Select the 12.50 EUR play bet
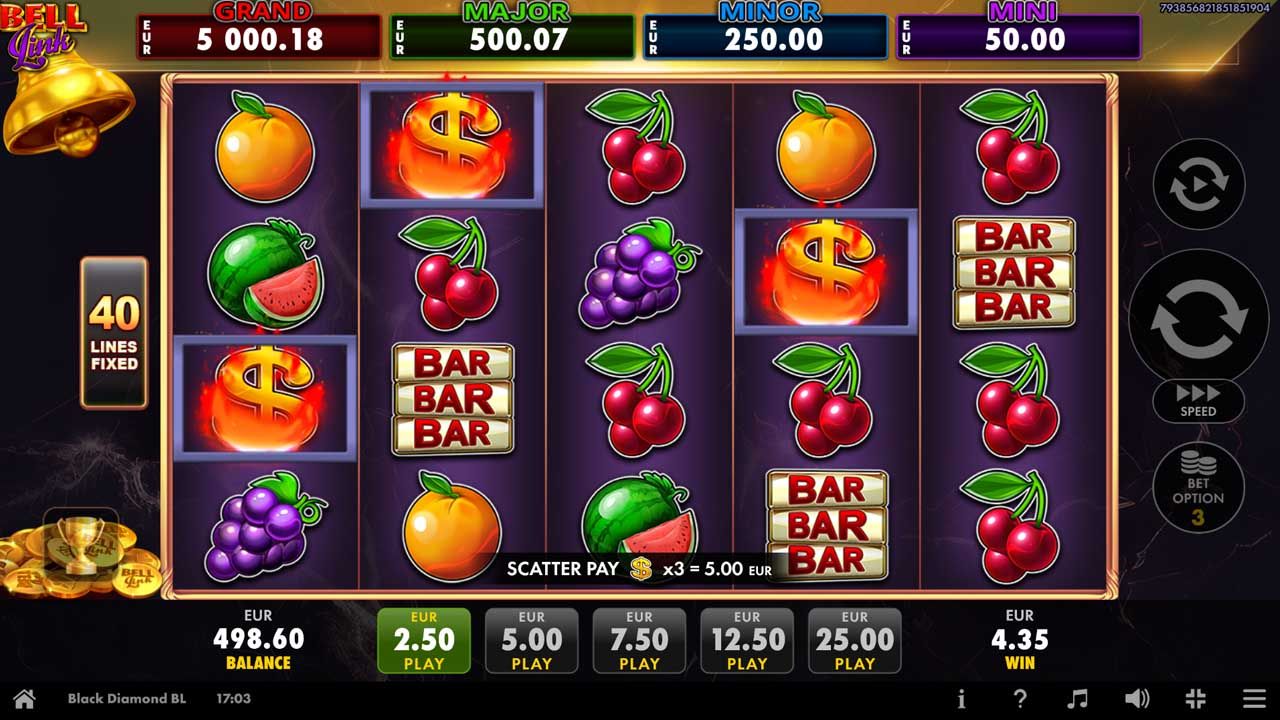1280x720 pixels. point(747,641)
